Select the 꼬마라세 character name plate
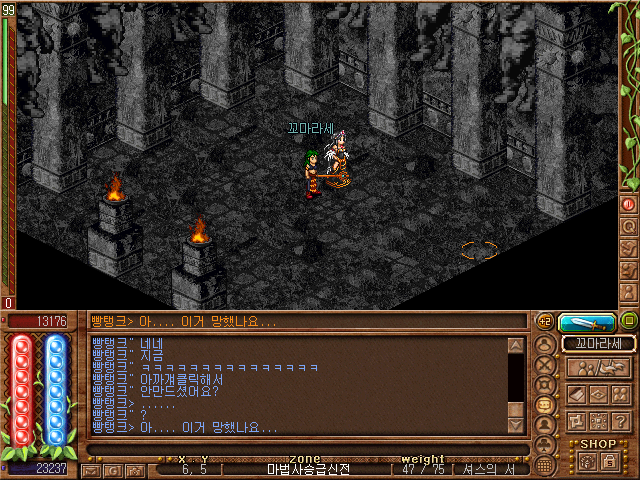Viewport: 640px width, 480px height. click(x=598, y=343)
